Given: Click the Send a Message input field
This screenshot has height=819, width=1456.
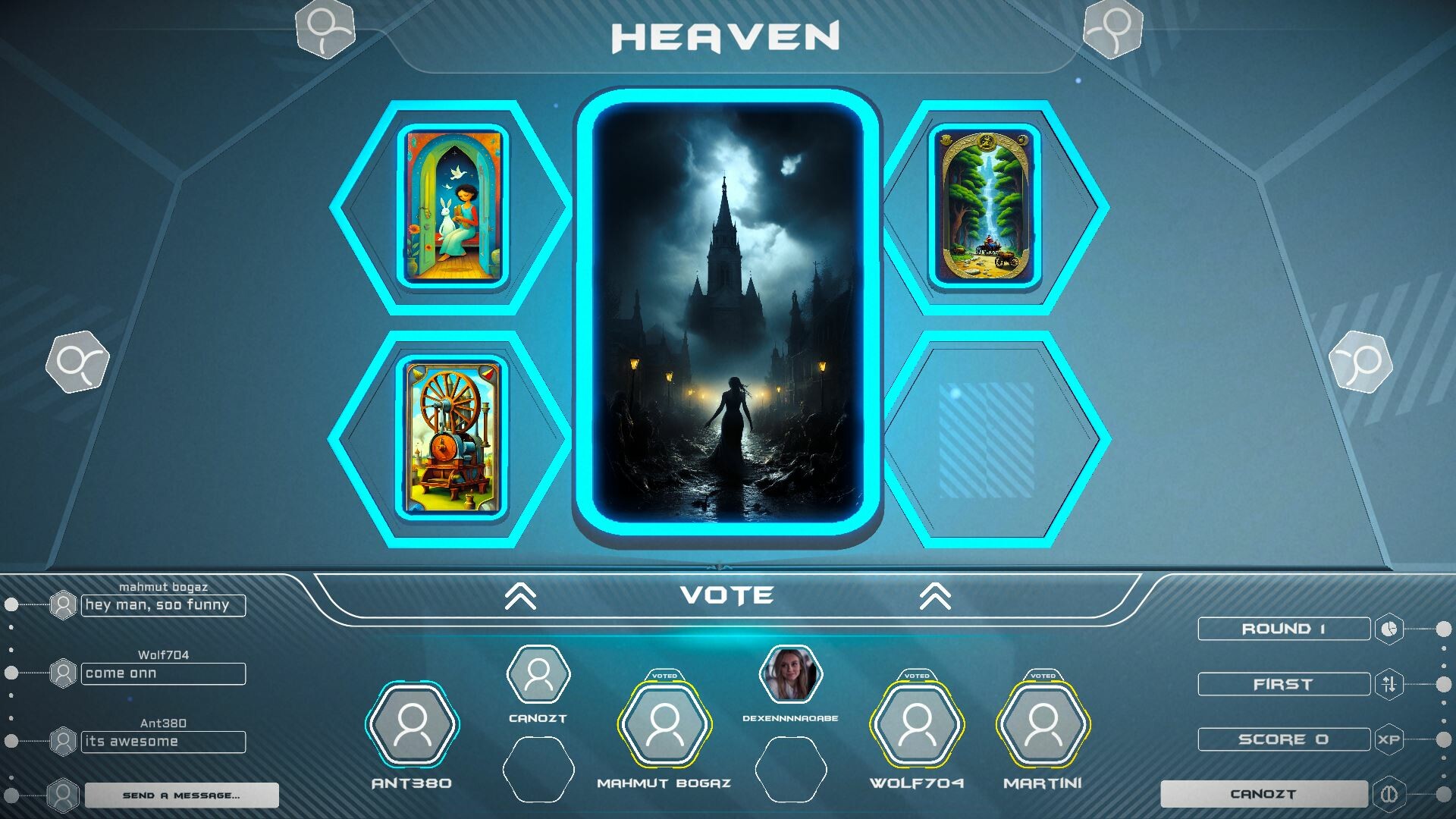Looking at the screenshot, I should point(180,795).
